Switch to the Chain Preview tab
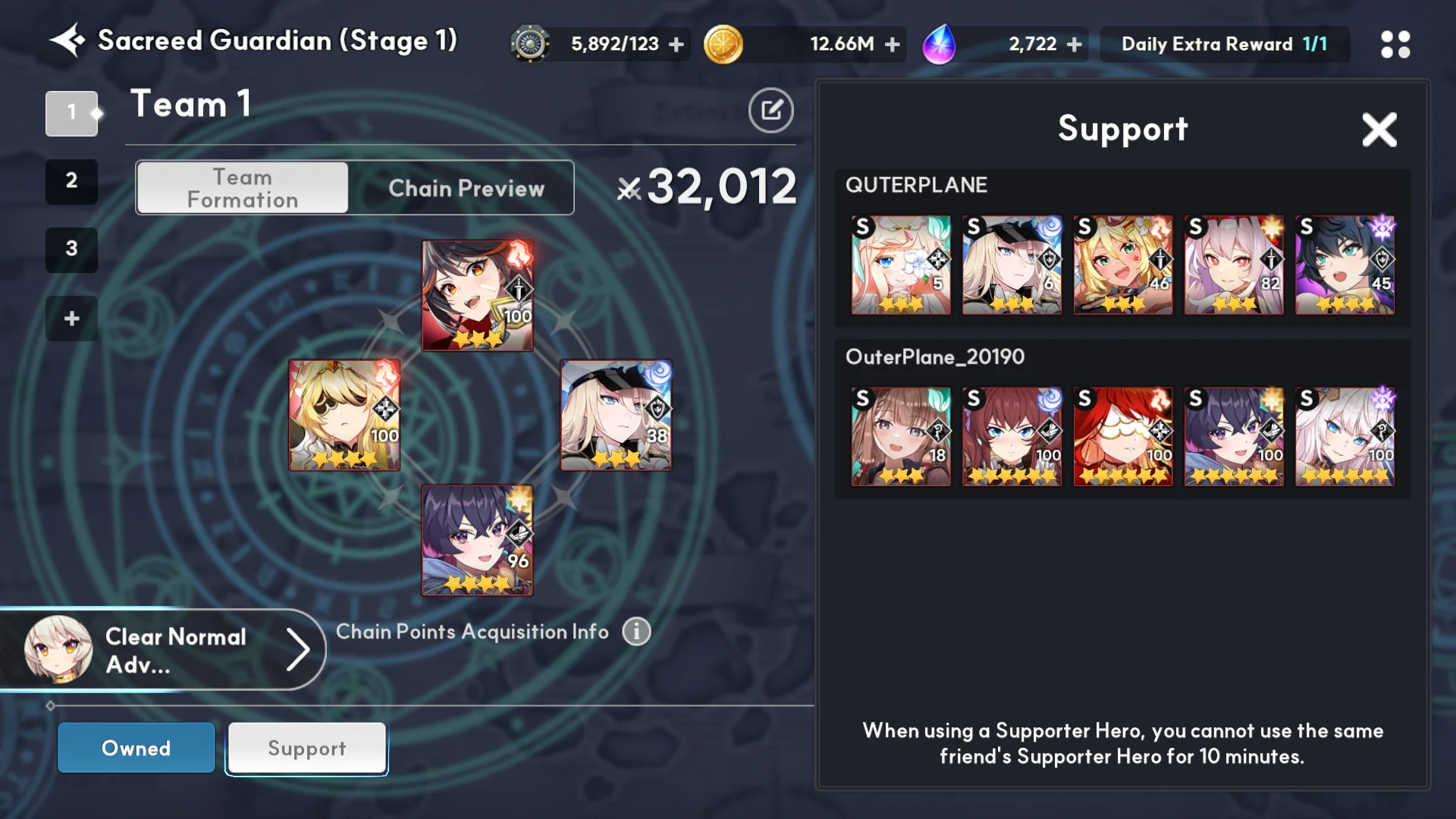 click(466, 188)
